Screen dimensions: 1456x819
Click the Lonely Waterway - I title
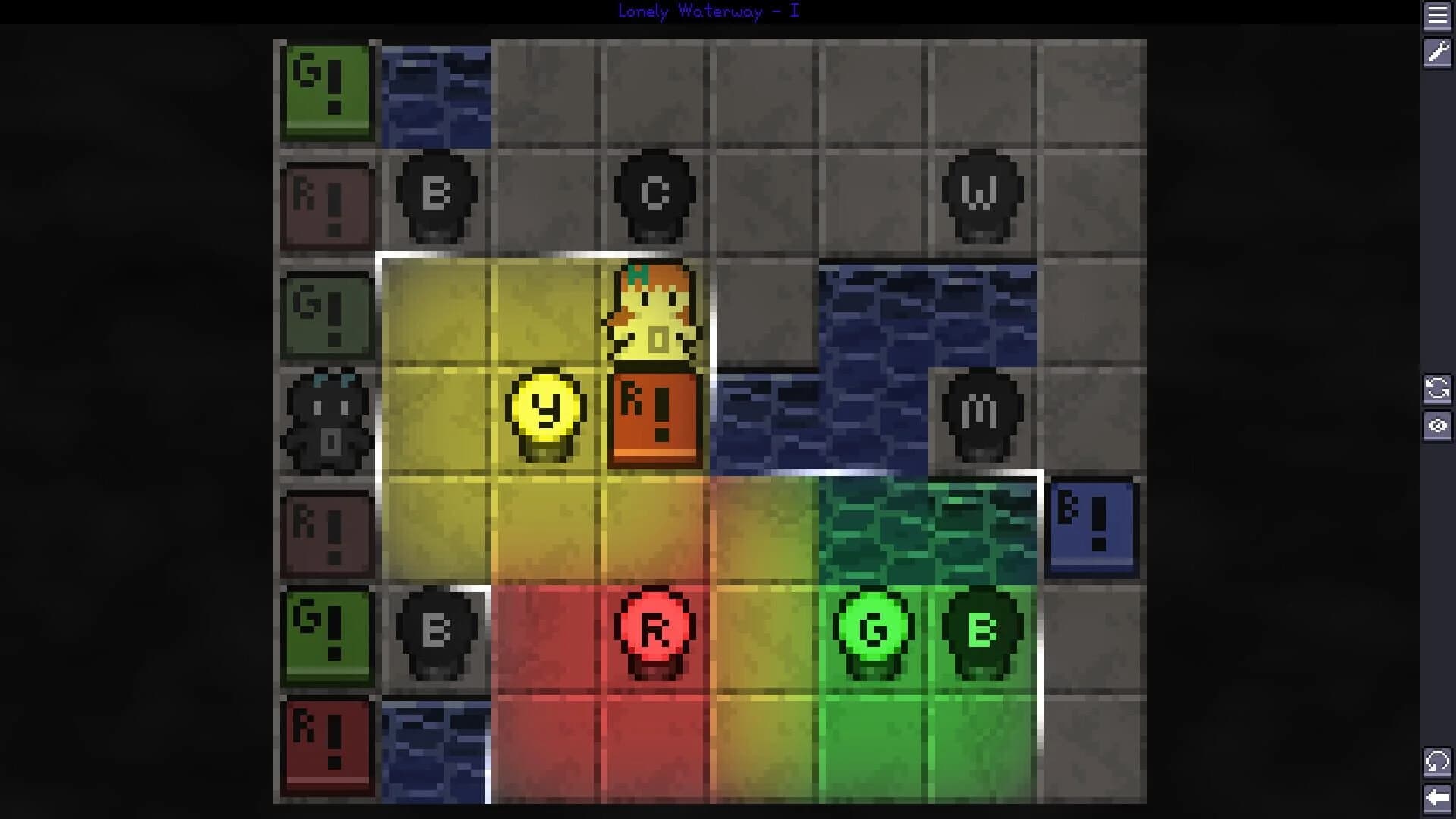(708, 11)
